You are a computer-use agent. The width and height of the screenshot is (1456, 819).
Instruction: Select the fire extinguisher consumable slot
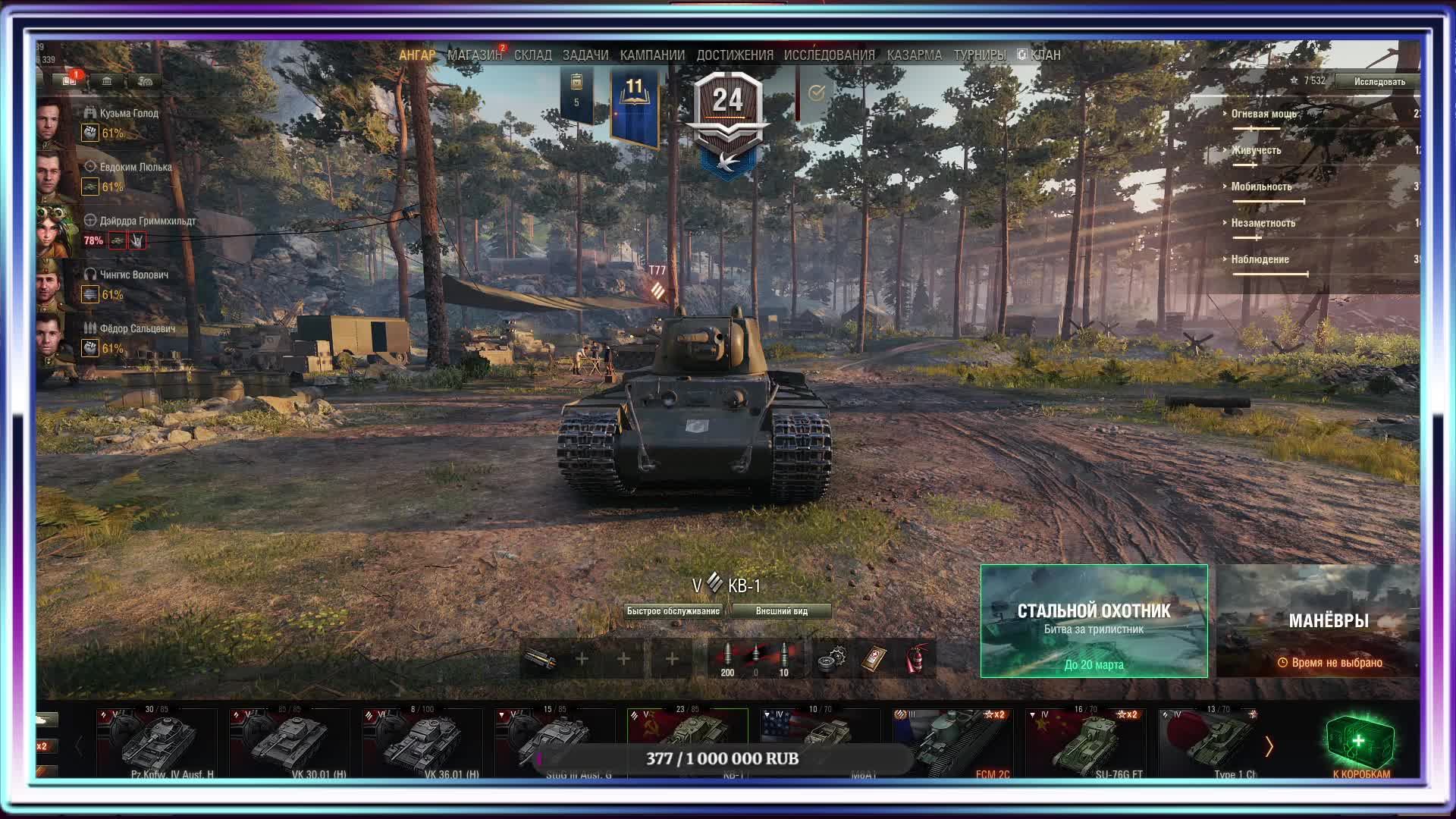pyautogui.click(x=916, y=659)
